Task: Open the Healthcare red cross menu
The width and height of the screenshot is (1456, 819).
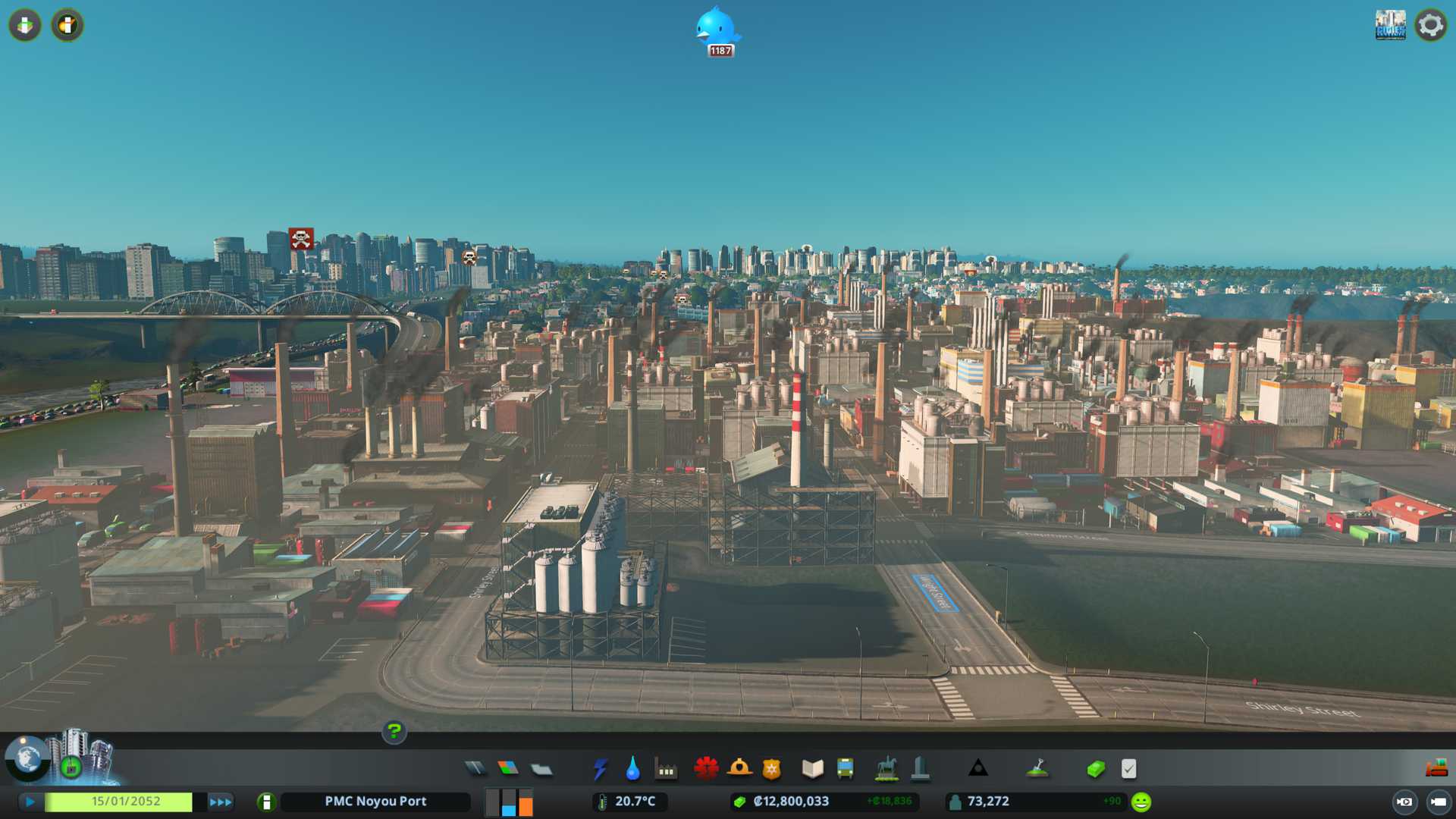Action: coord(706,769)
